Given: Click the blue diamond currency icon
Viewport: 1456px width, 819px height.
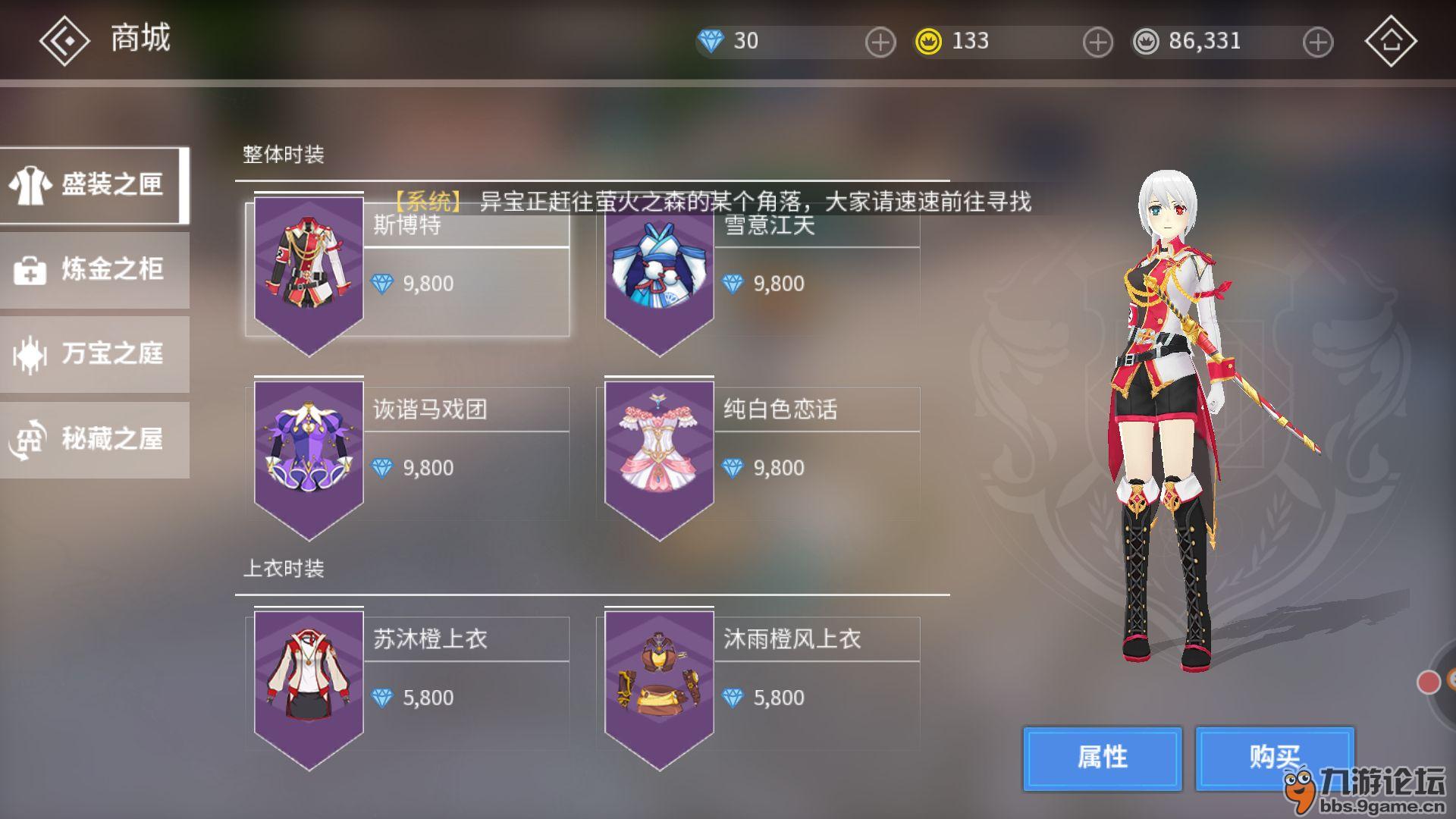Looking at the screenshot, I should point(711,41).
